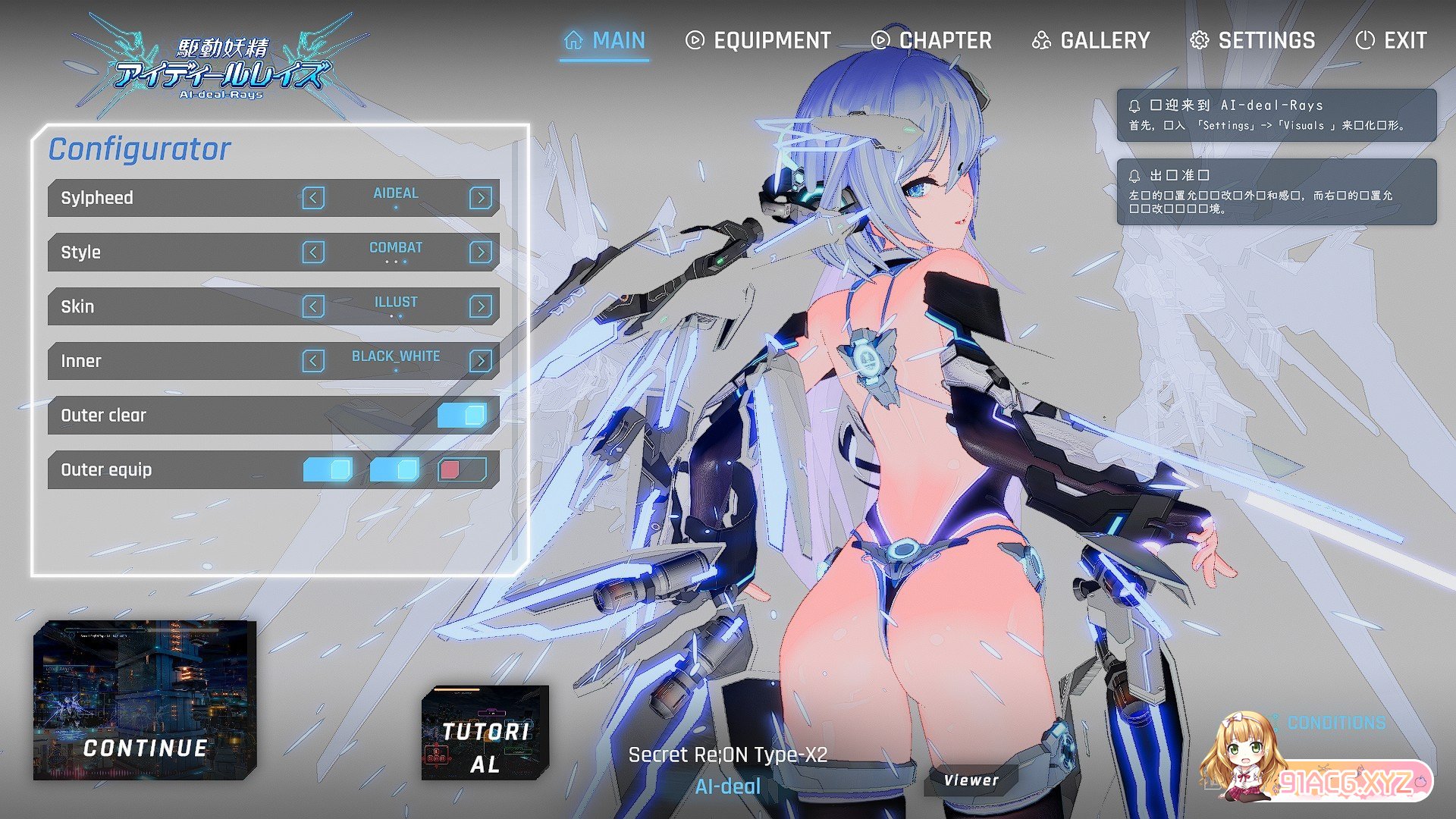Cycle Inner outfit to next color
This screenshot has height=819, width=1456.
click(480, 361)
